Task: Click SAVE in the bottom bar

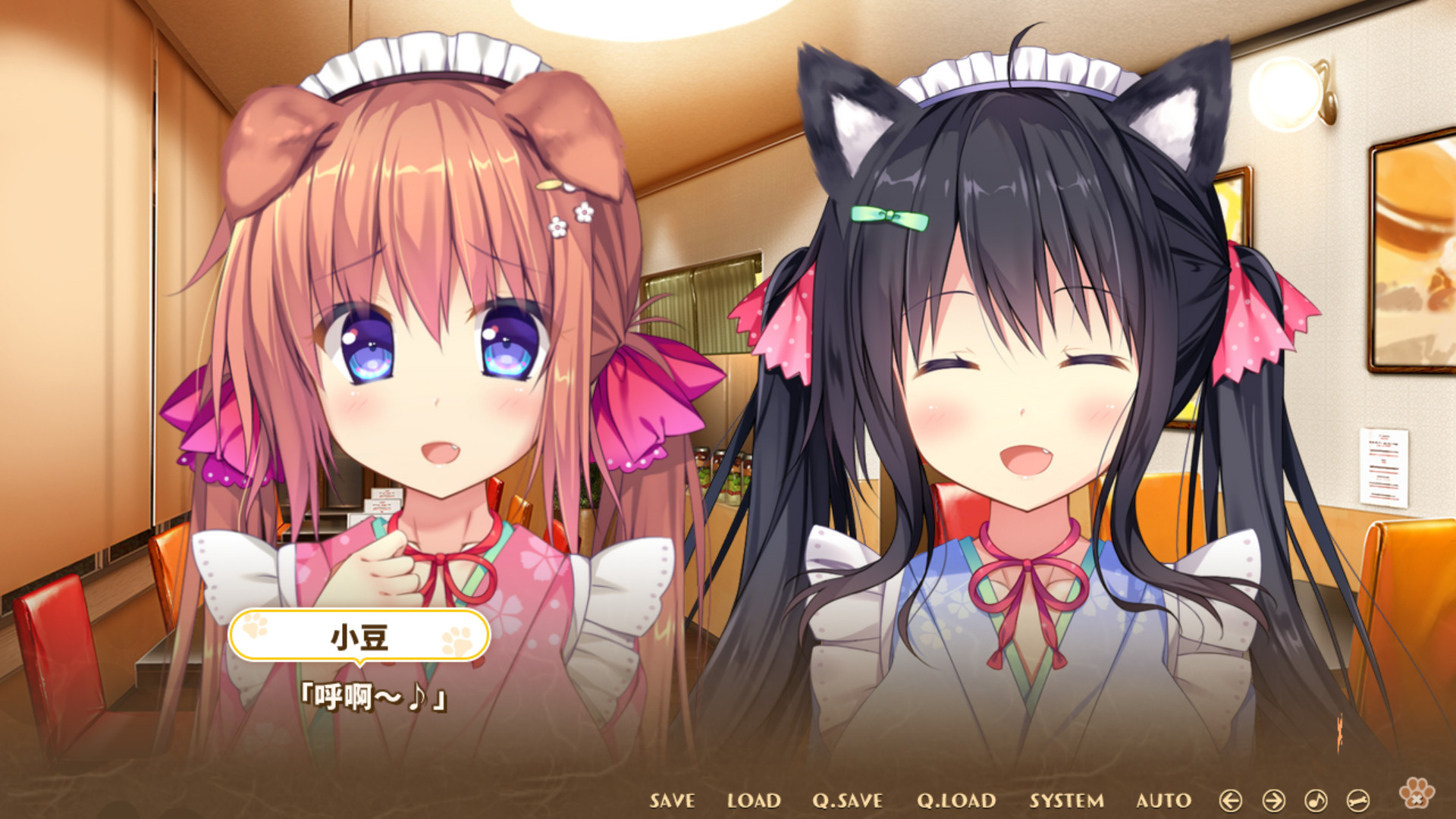Action: (x=672, y=801)
